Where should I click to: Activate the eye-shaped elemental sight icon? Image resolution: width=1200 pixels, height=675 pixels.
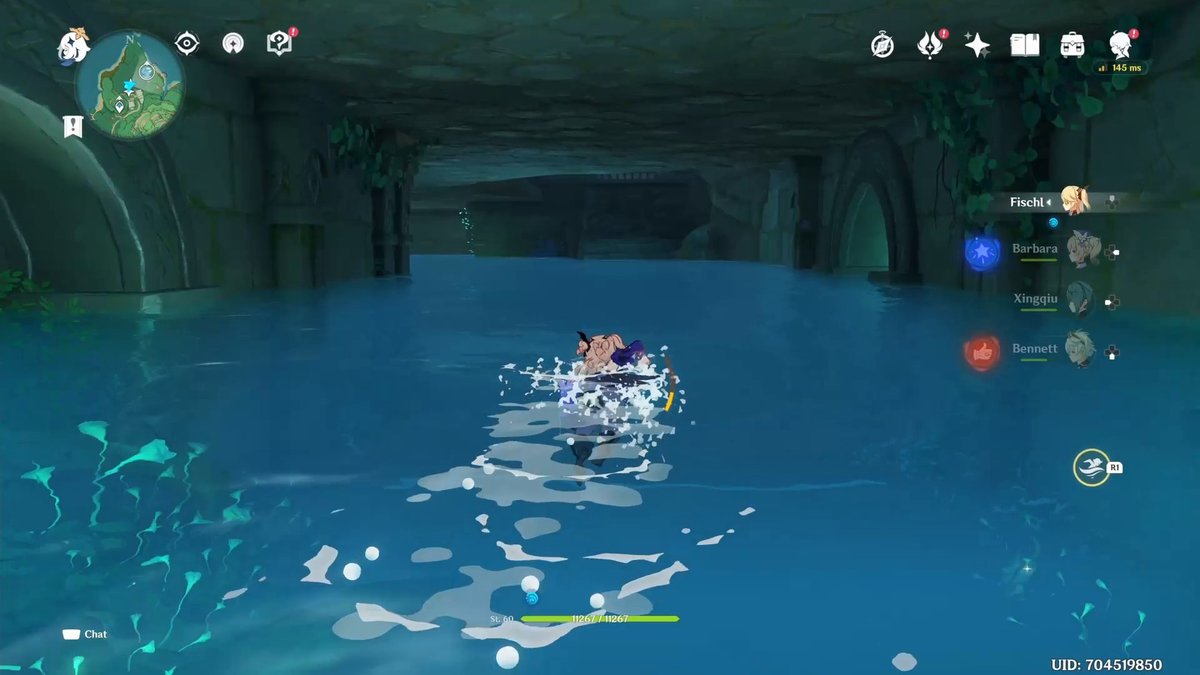[186, 43]
